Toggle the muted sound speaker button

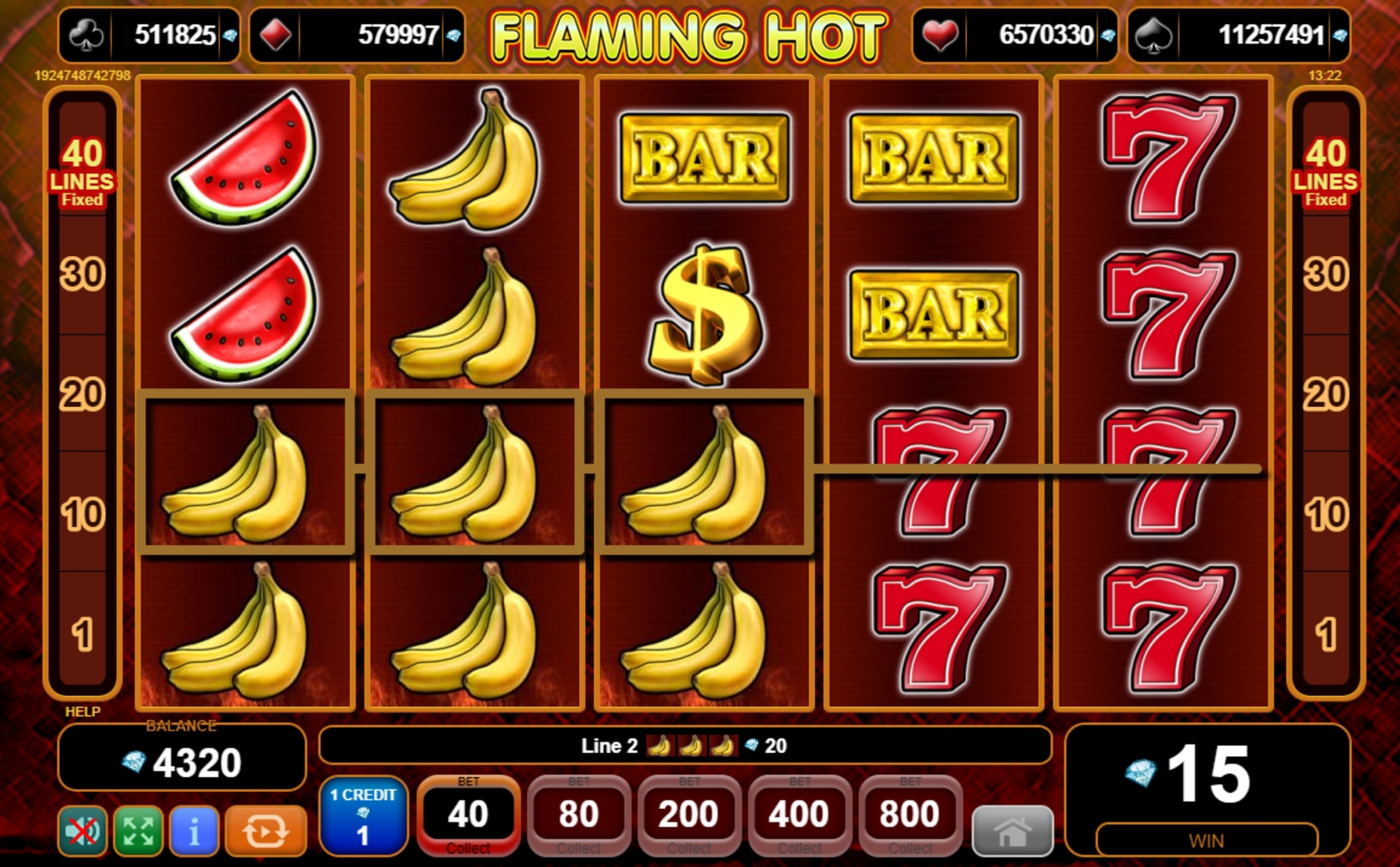82,830
